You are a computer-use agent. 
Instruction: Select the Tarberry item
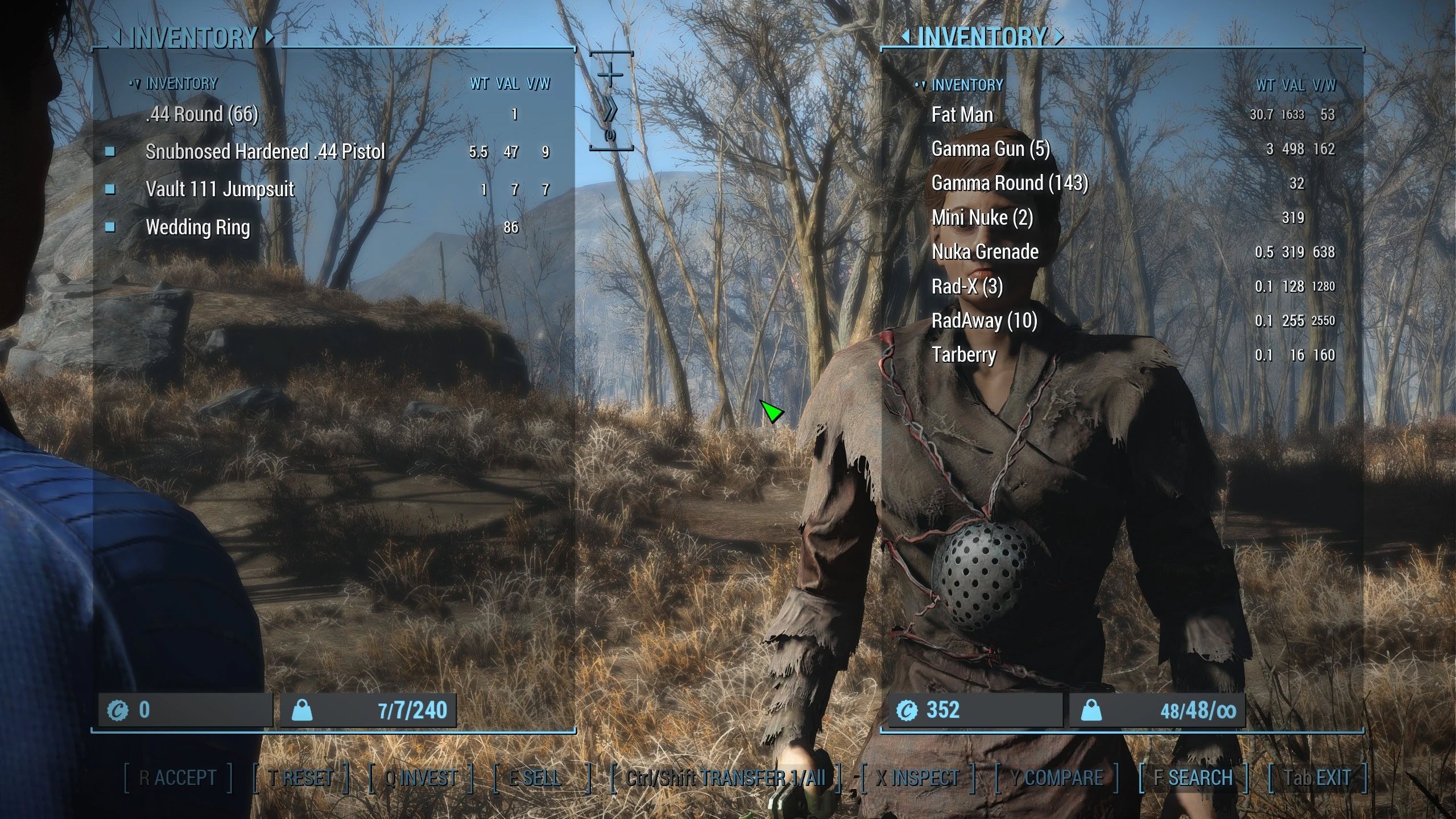tap(963, 355)
